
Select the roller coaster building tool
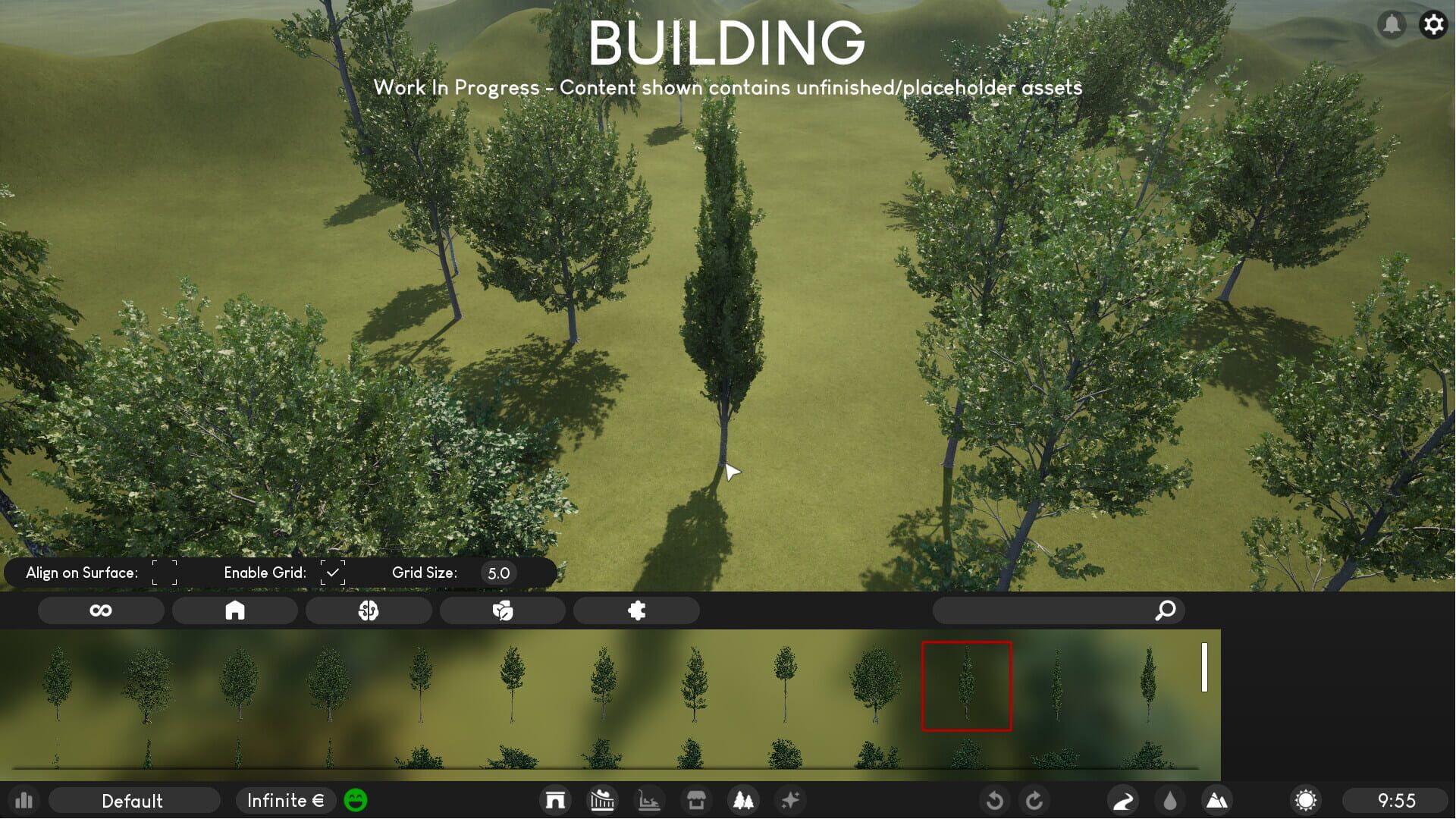pos(602,800)
